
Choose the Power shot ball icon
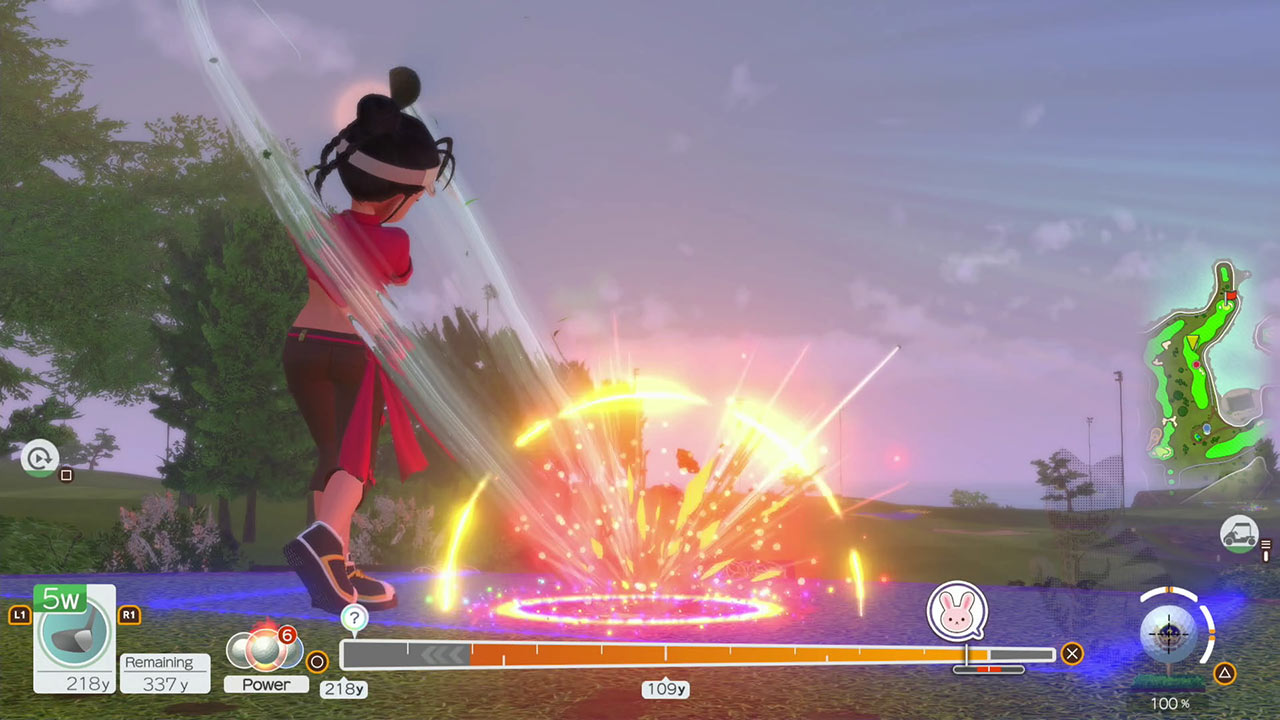(265, 650)
